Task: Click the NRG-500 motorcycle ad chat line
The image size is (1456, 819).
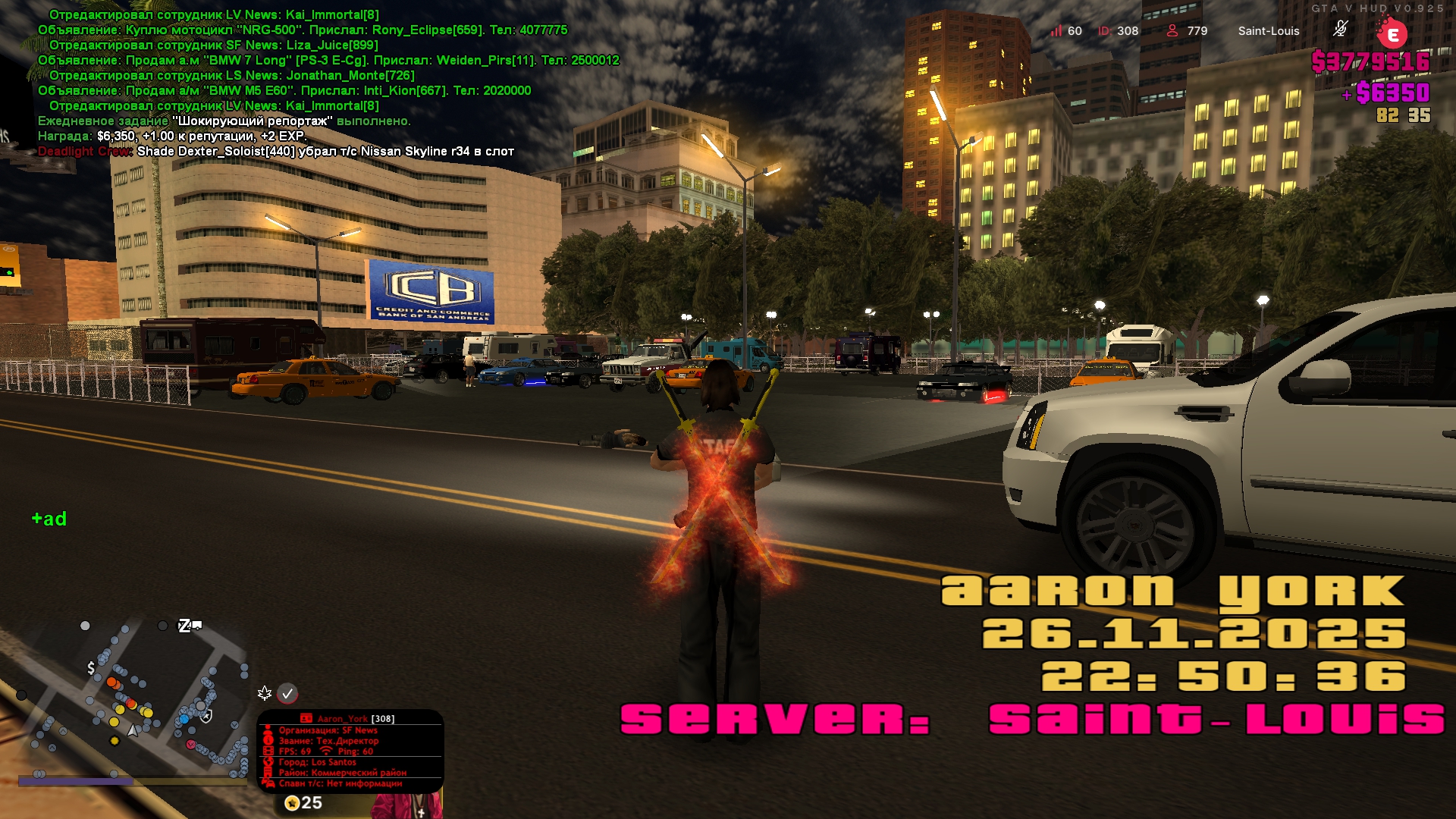Action: (303, 30)
